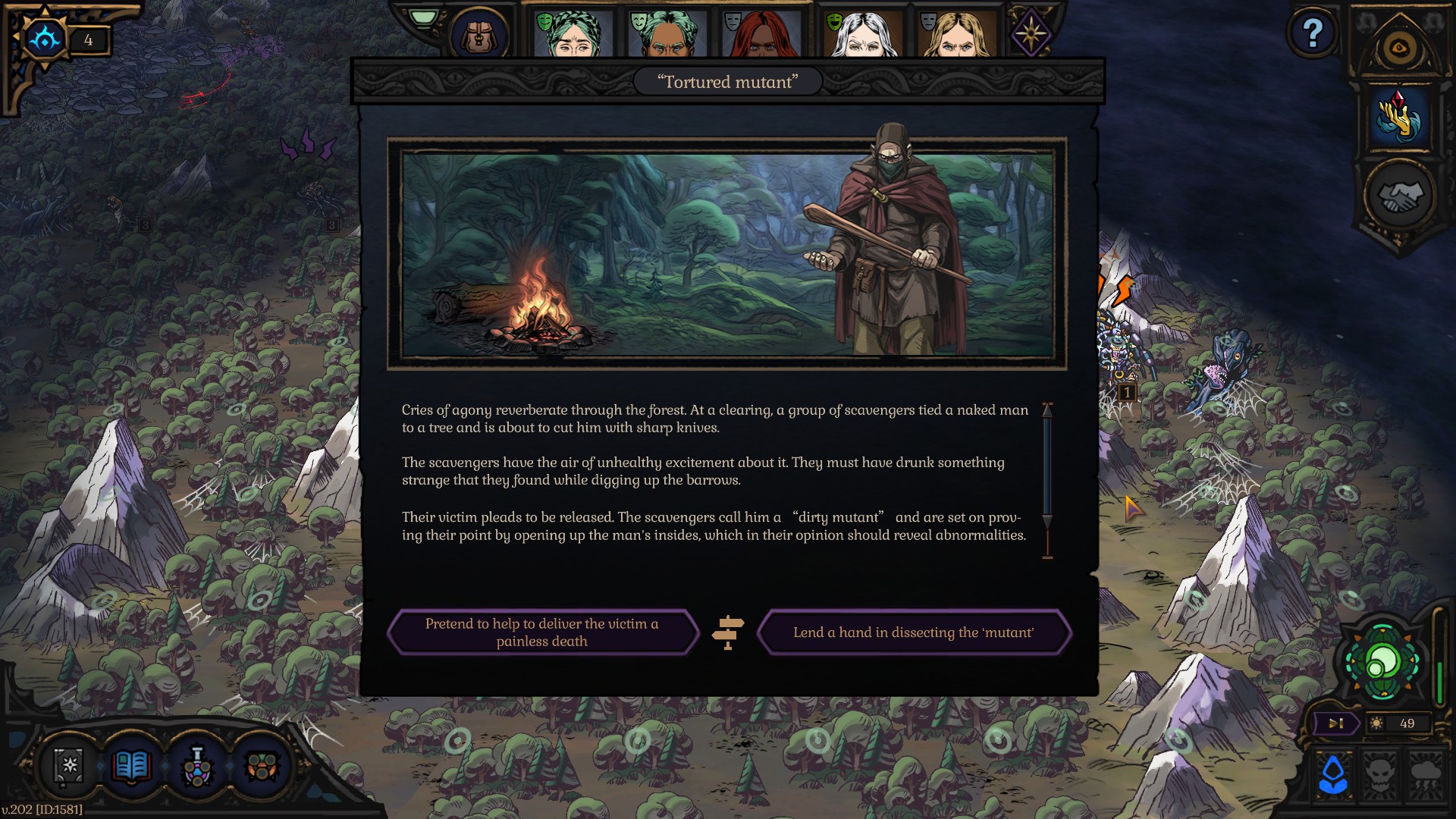Image resolution: width=1456 pixels, height=819 pixels.
Task: Open the orange three-circle crafting icon
Action: pos(262,767)
